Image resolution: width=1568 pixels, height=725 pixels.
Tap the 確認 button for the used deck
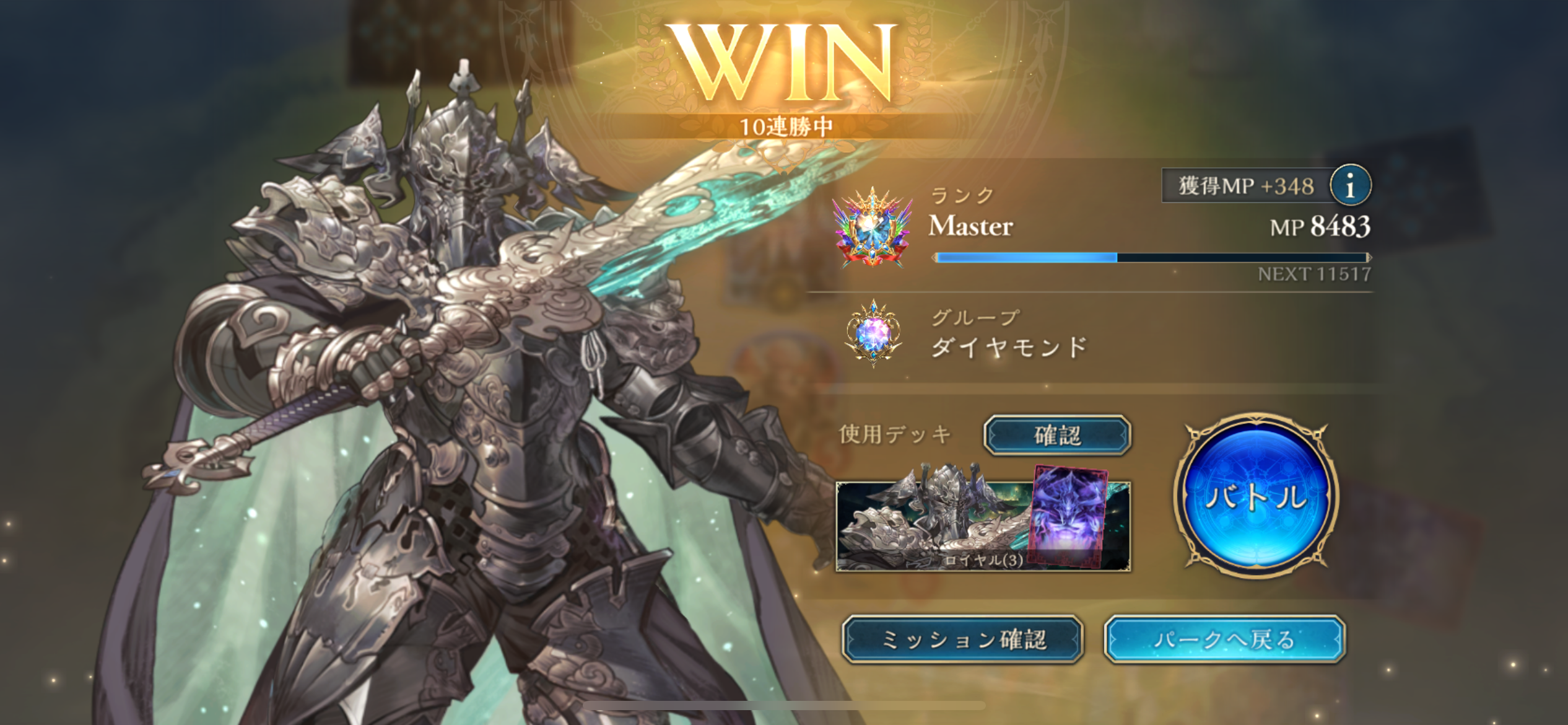point(1057,435)
